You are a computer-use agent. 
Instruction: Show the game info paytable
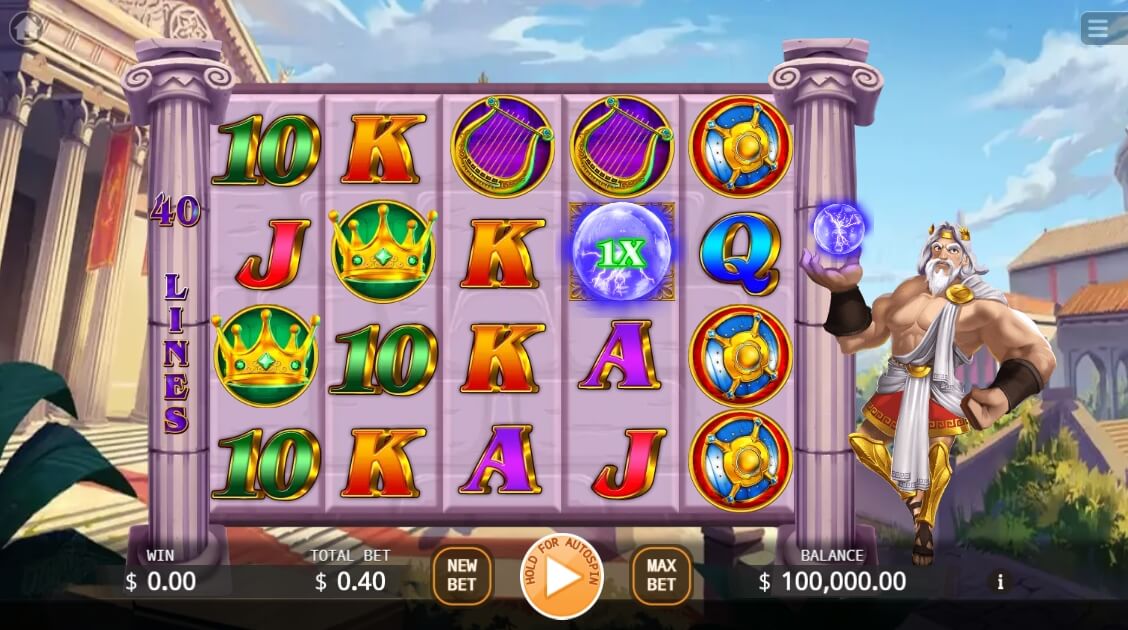click(999, 582)
